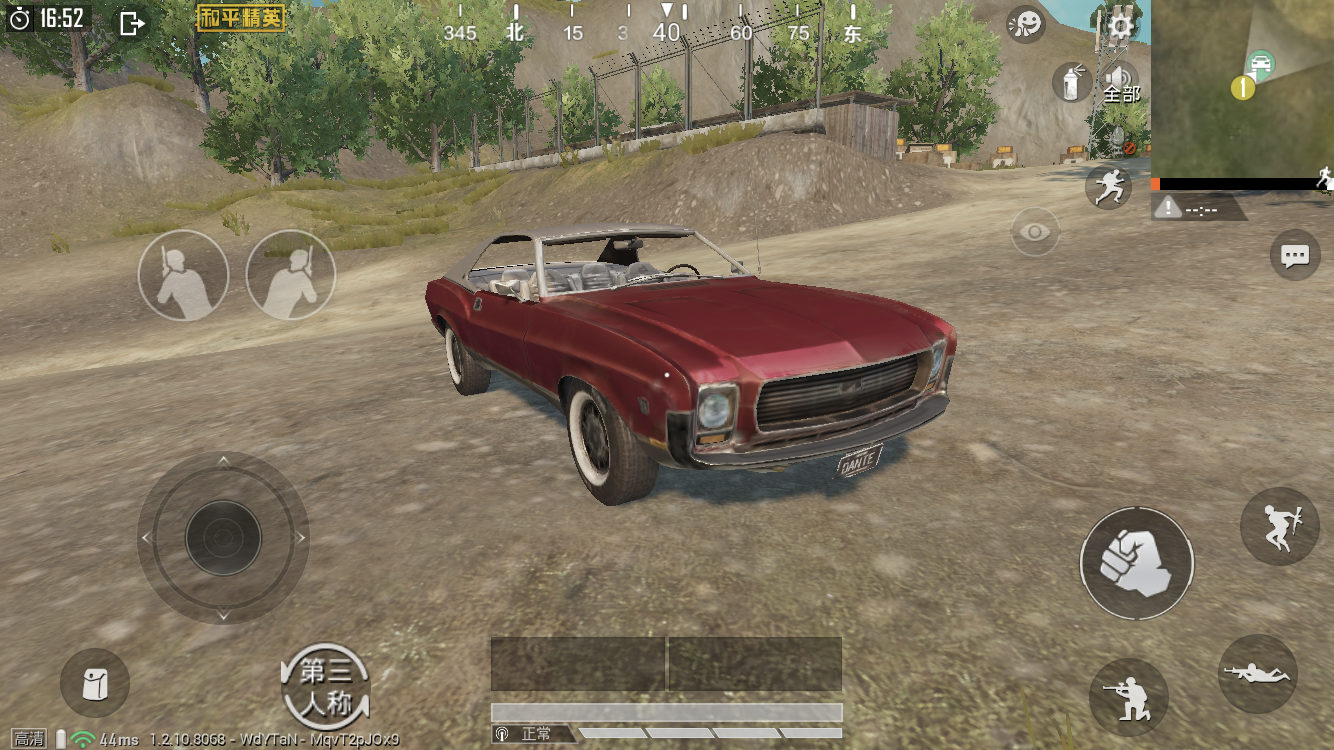Image resolution: width=1334 pixels, height=750 pixels.
Task: Tap the lean right button
Action: point(290,275)
